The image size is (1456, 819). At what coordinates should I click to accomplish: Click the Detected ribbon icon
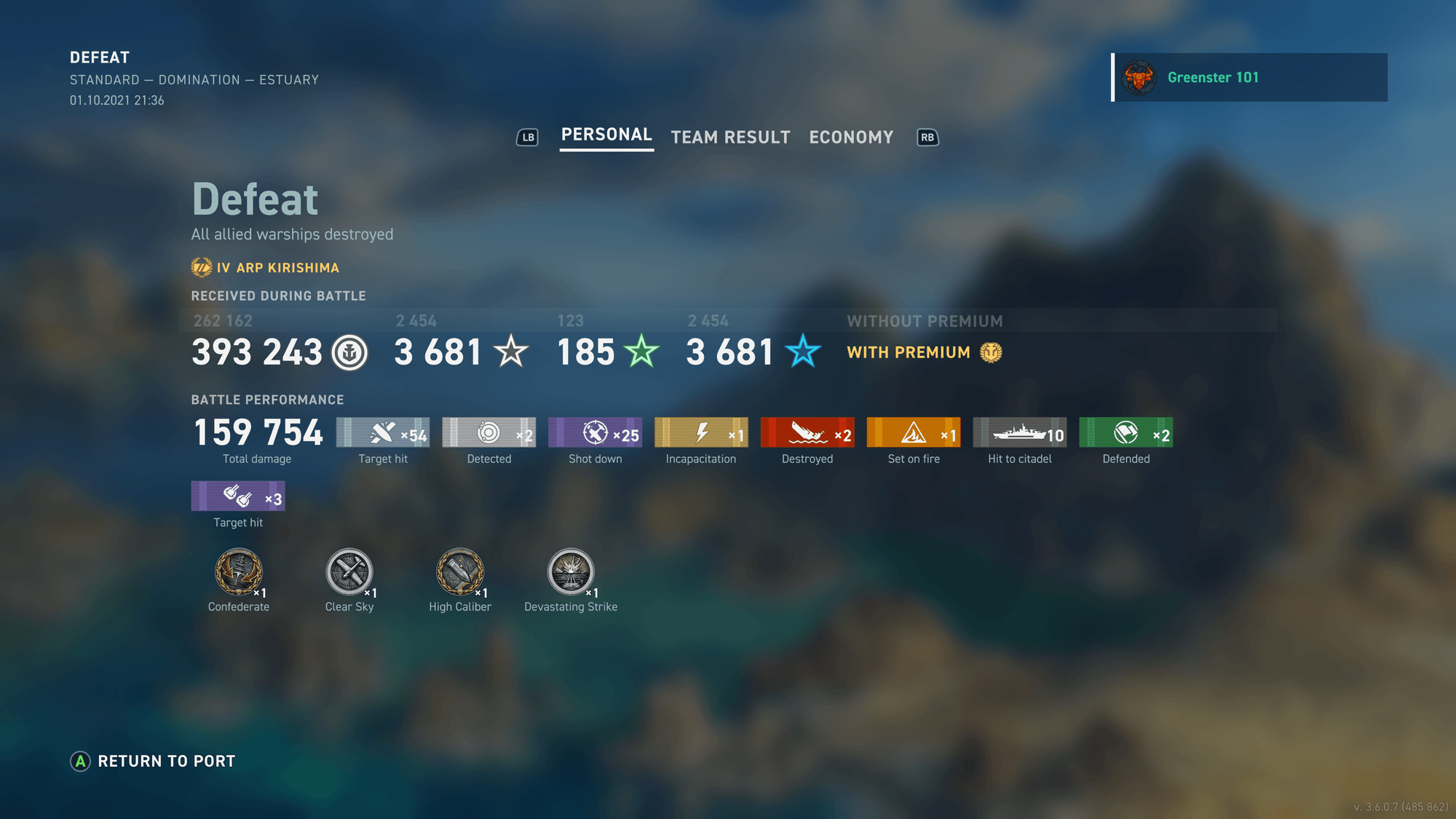click(488, 432)
